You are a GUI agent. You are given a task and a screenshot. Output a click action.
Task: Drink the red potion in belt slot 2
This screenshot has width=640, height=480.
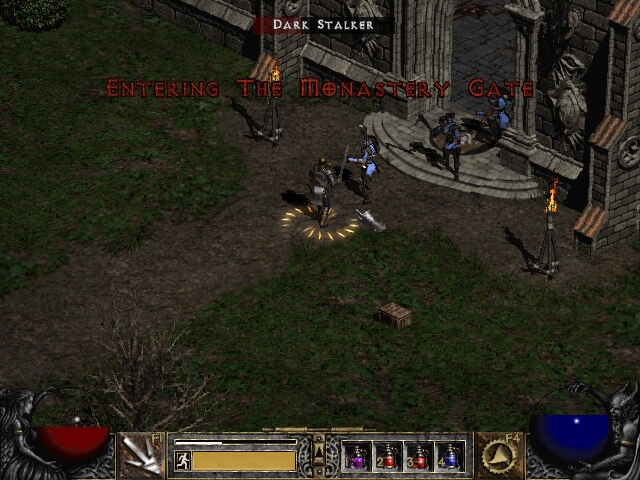388,457
